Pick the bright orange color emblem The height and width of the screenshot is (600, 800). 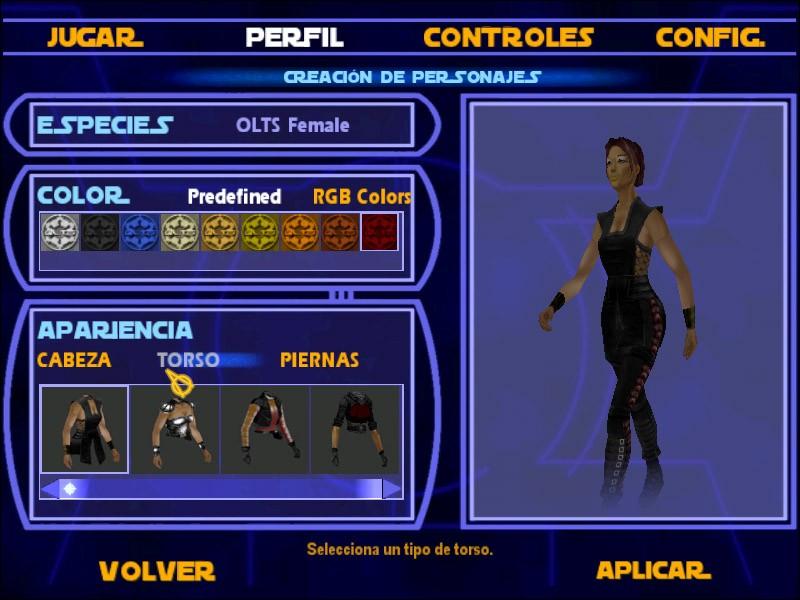[x=299, y=232]
